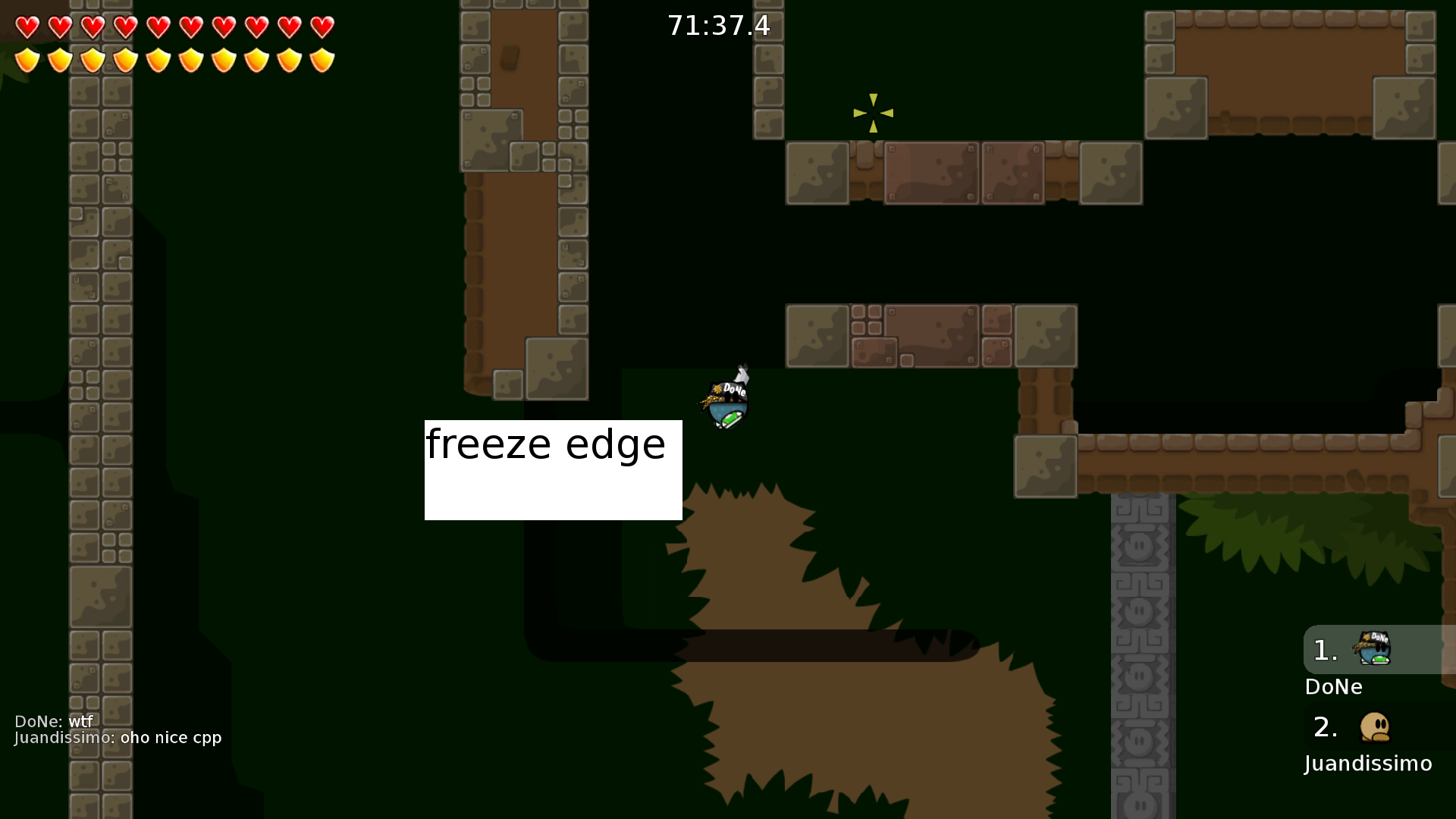Click the second heart icon

[x=60, y=27]
